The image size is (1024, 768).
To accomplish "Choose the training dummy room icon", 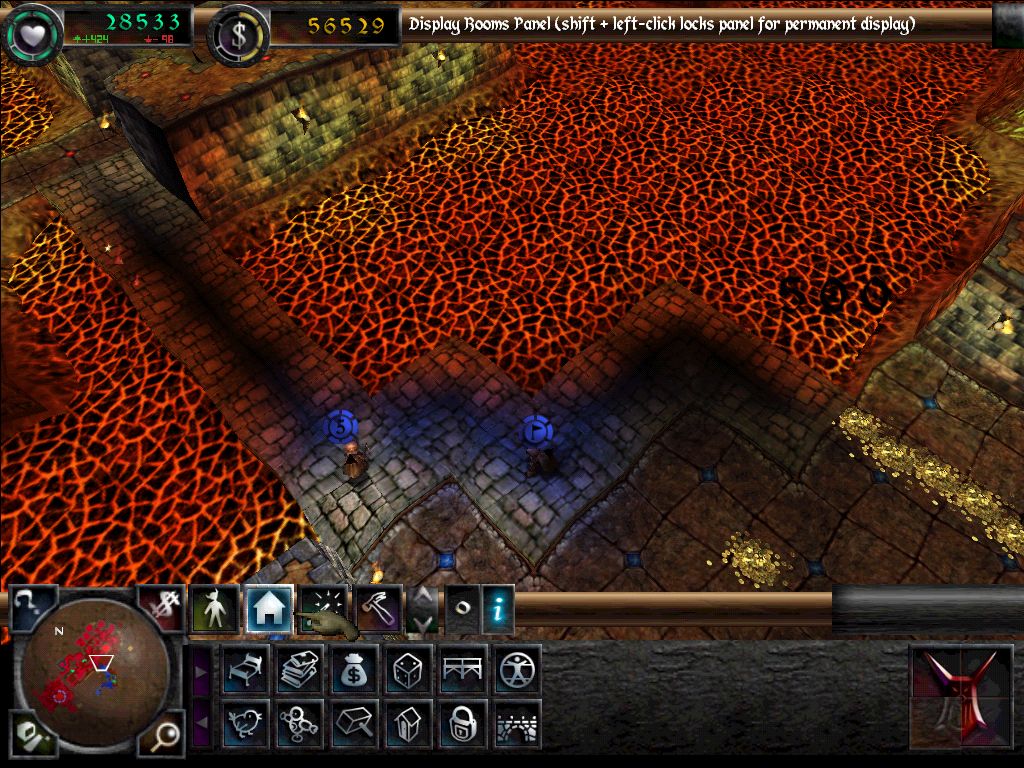I will 300,723.
